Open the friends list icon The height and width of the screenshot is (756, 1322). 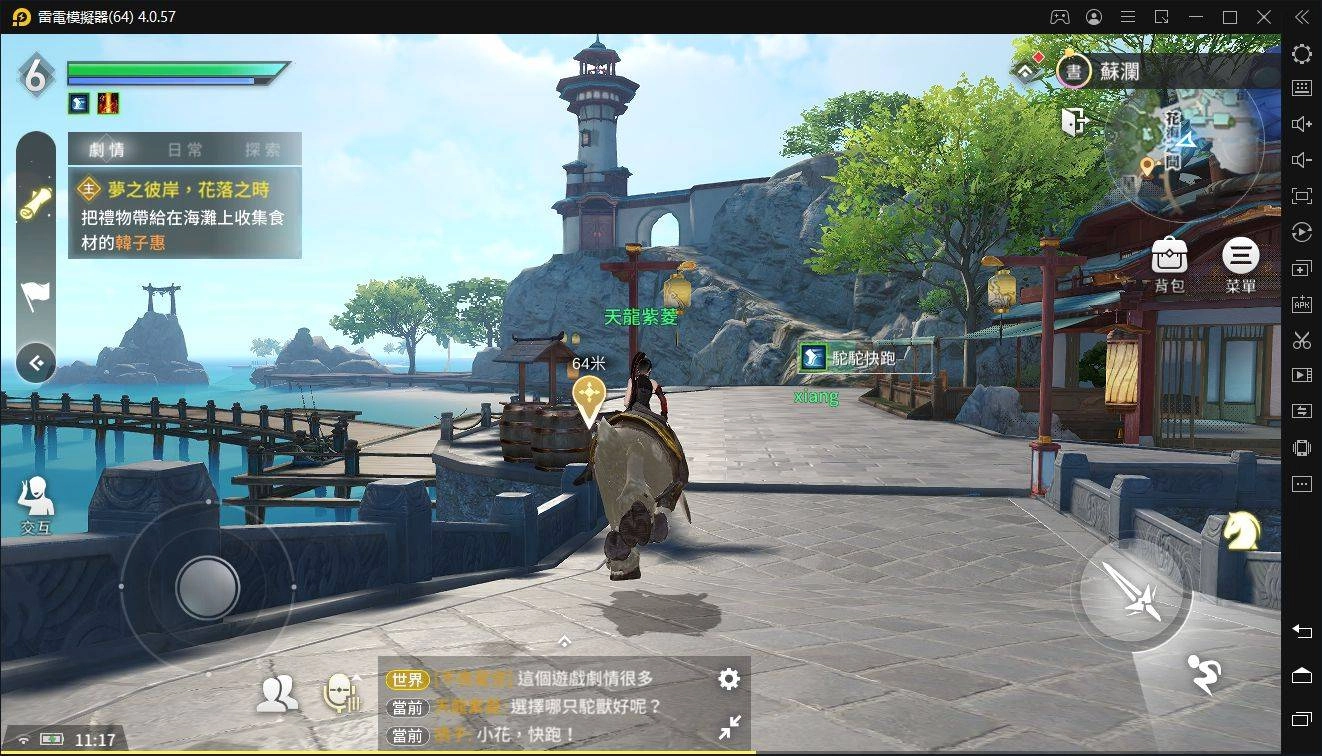tap(277, 693)
